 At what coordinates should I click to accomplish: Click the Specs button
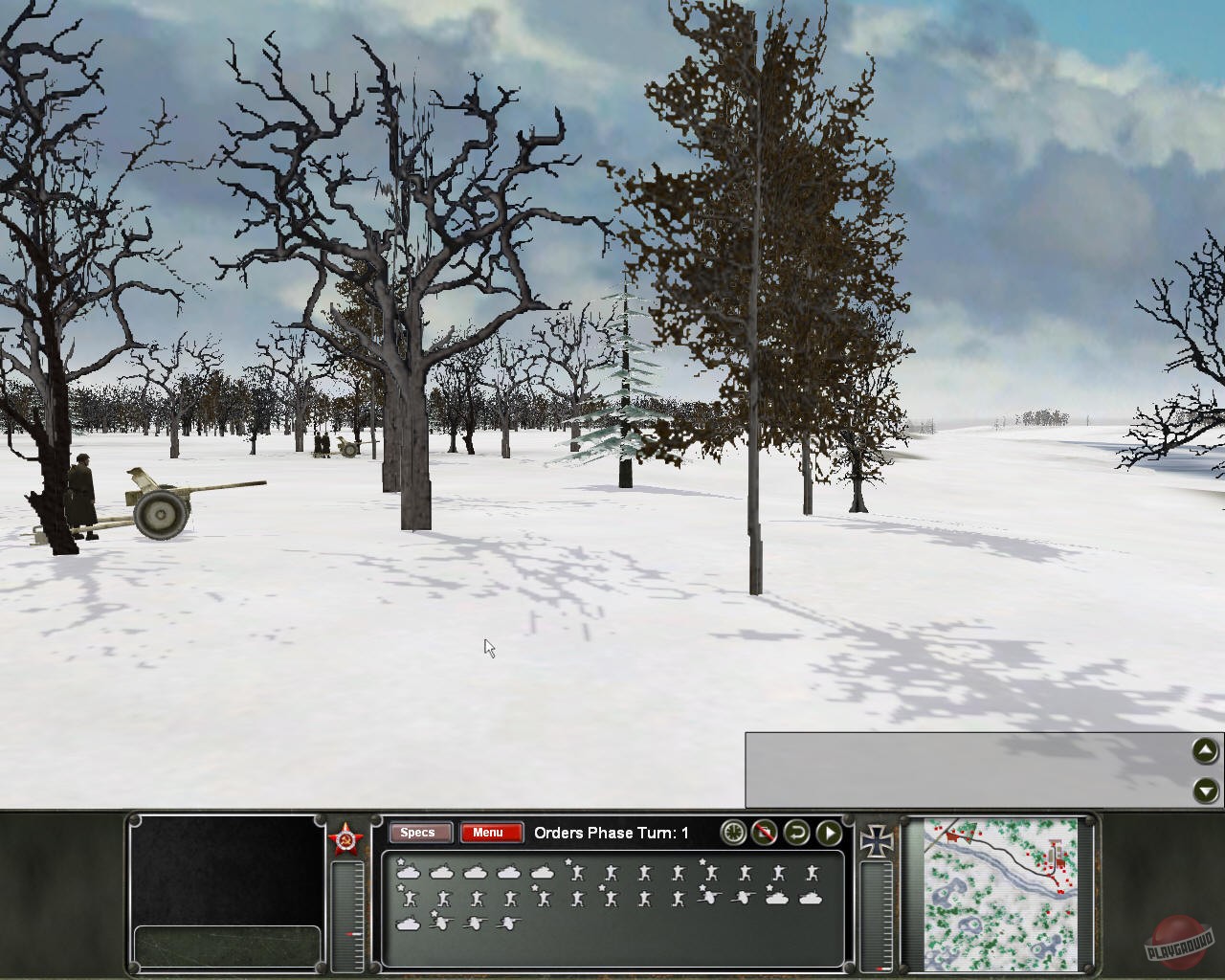coord(419,833)
